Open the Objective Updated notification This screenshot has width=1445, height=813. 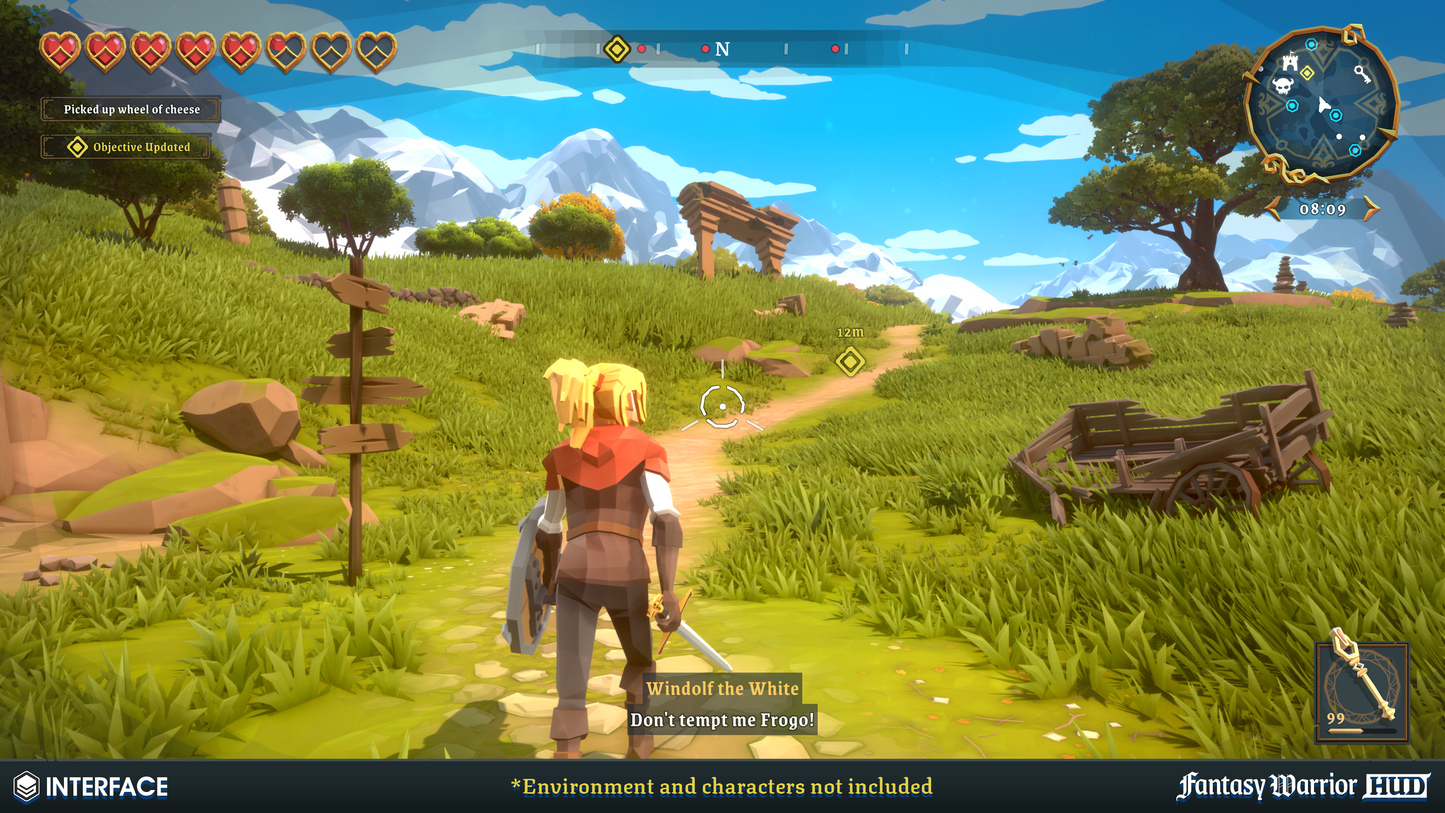(130, 147)
